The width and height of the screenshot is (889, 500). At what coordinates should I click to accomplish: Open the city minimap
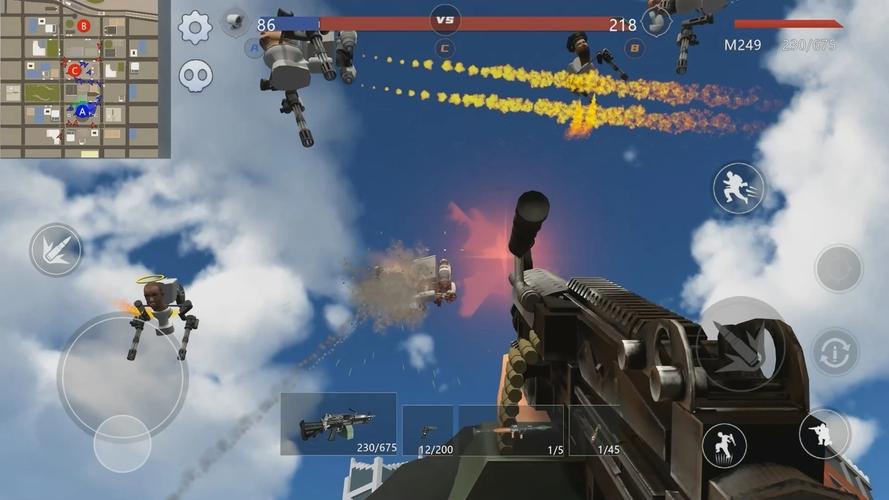pos(85,78)
